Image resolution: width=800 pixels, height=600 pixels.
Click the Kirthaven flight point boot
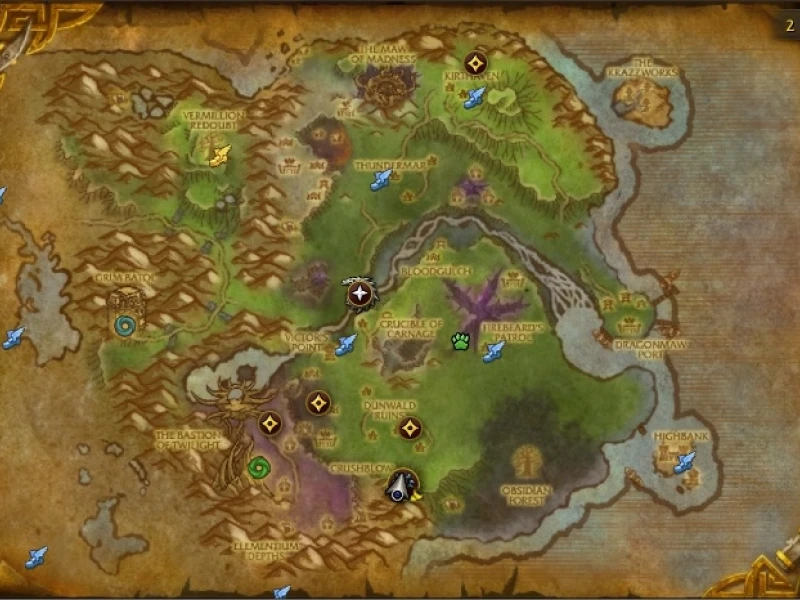click(474, 97)
